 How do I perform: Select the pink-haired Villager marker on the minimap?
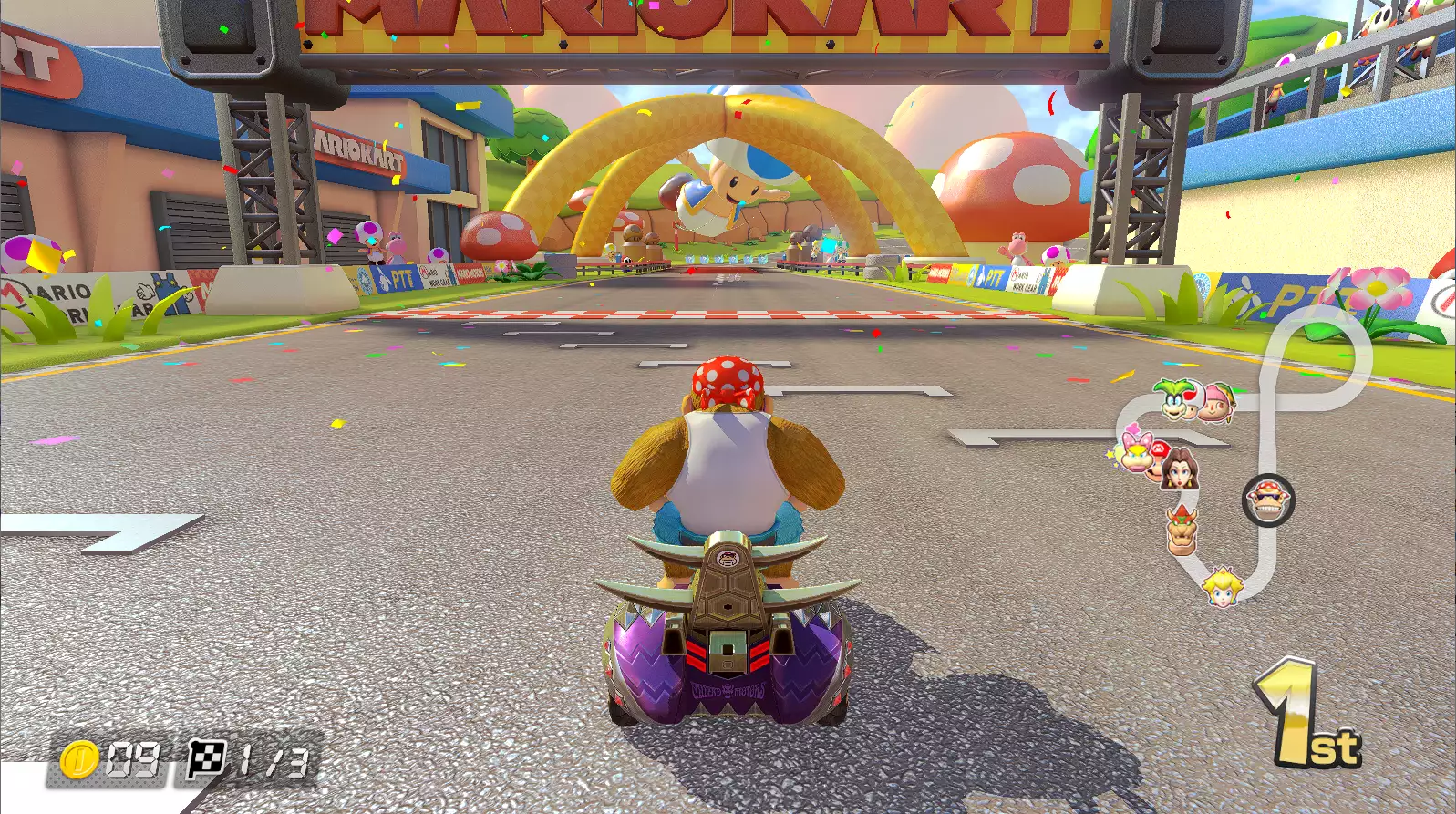[x=1218, y=402]
